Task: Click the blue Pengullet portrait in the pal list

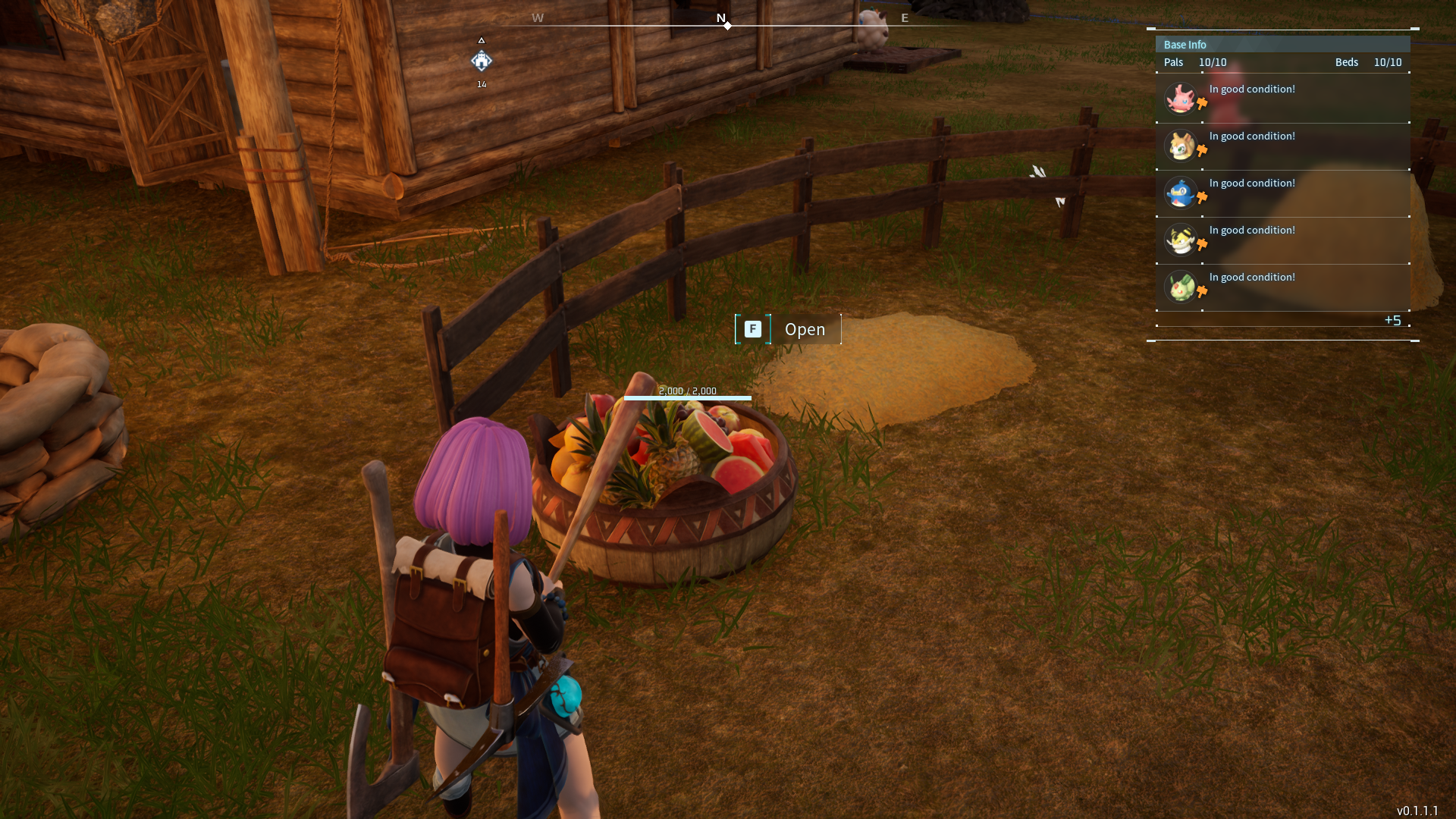Action: [x=1181, y=192]
